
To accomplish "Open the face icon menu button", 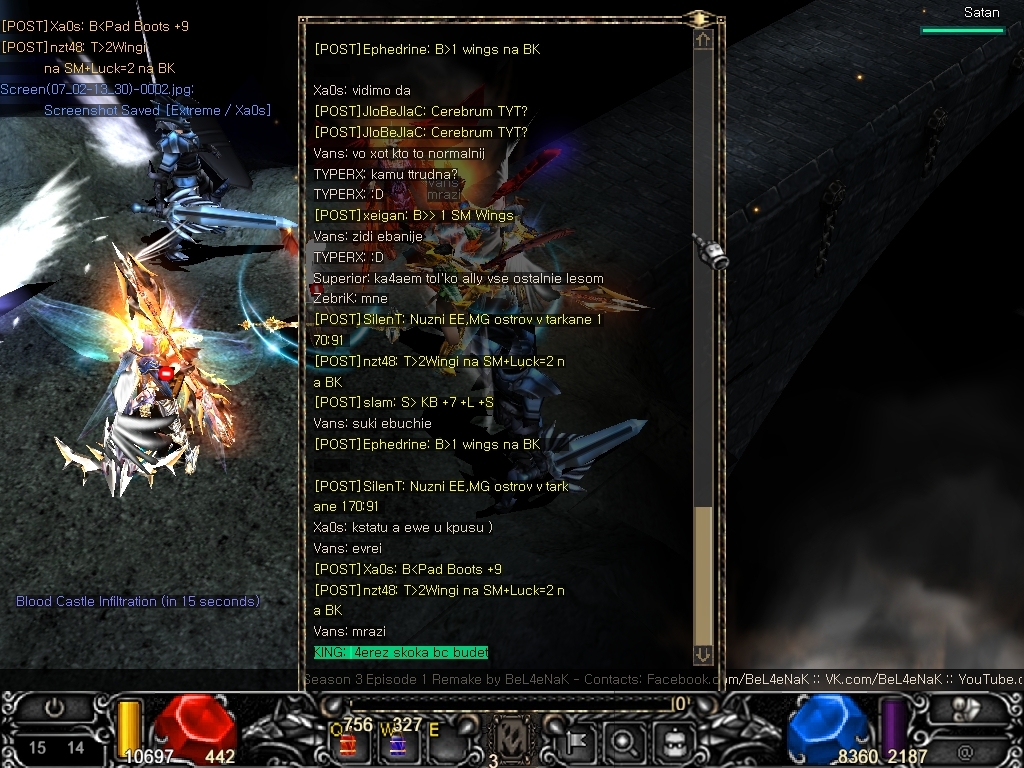I will 672,742.
